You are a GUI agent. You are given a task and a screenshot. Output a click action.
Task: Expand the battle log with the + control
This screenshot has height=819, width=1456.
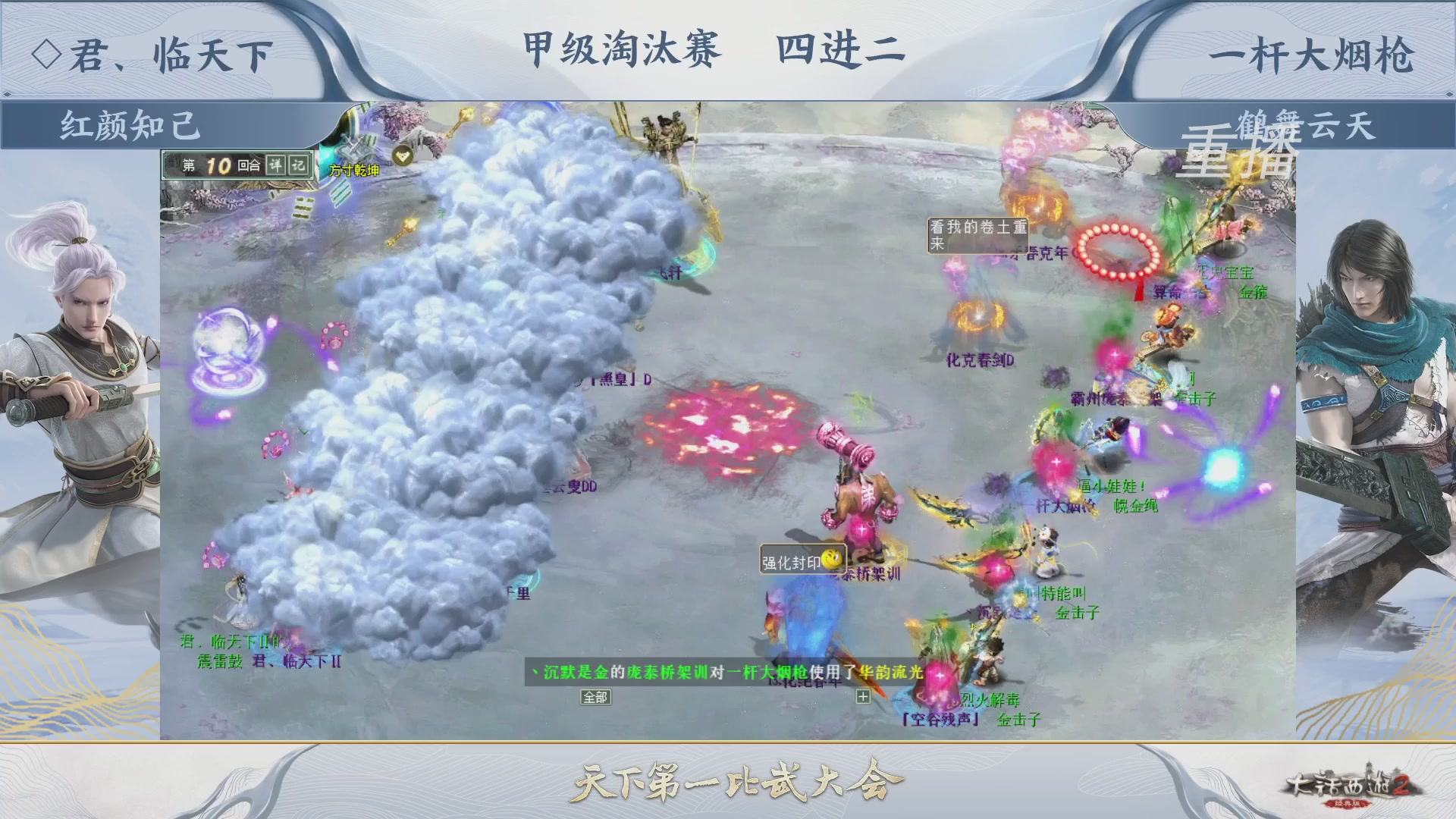click(864, 697)
